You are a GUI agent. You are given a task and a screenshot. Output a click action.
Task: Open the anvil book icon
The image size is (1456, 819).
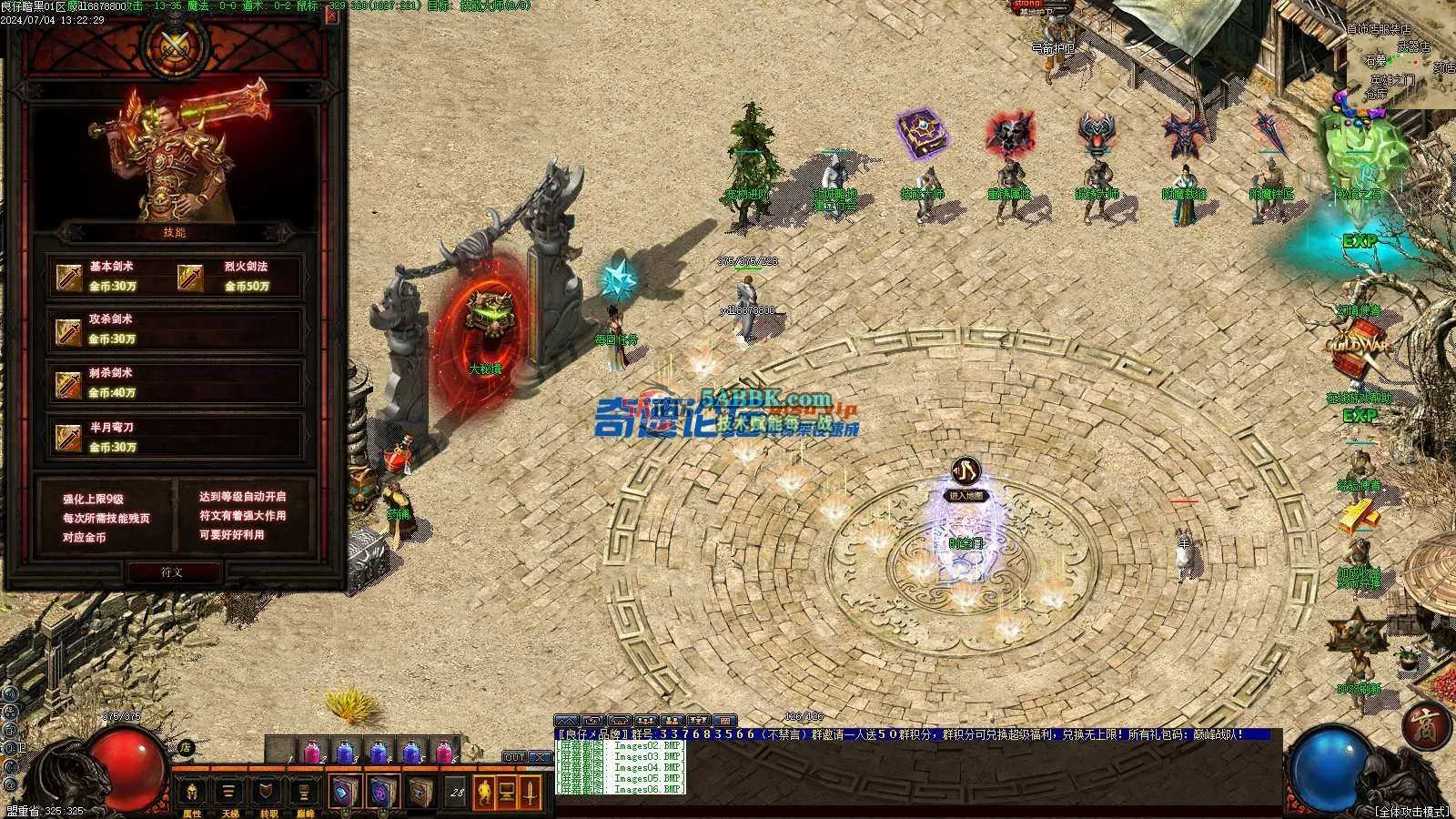click(x=419, y=793)
